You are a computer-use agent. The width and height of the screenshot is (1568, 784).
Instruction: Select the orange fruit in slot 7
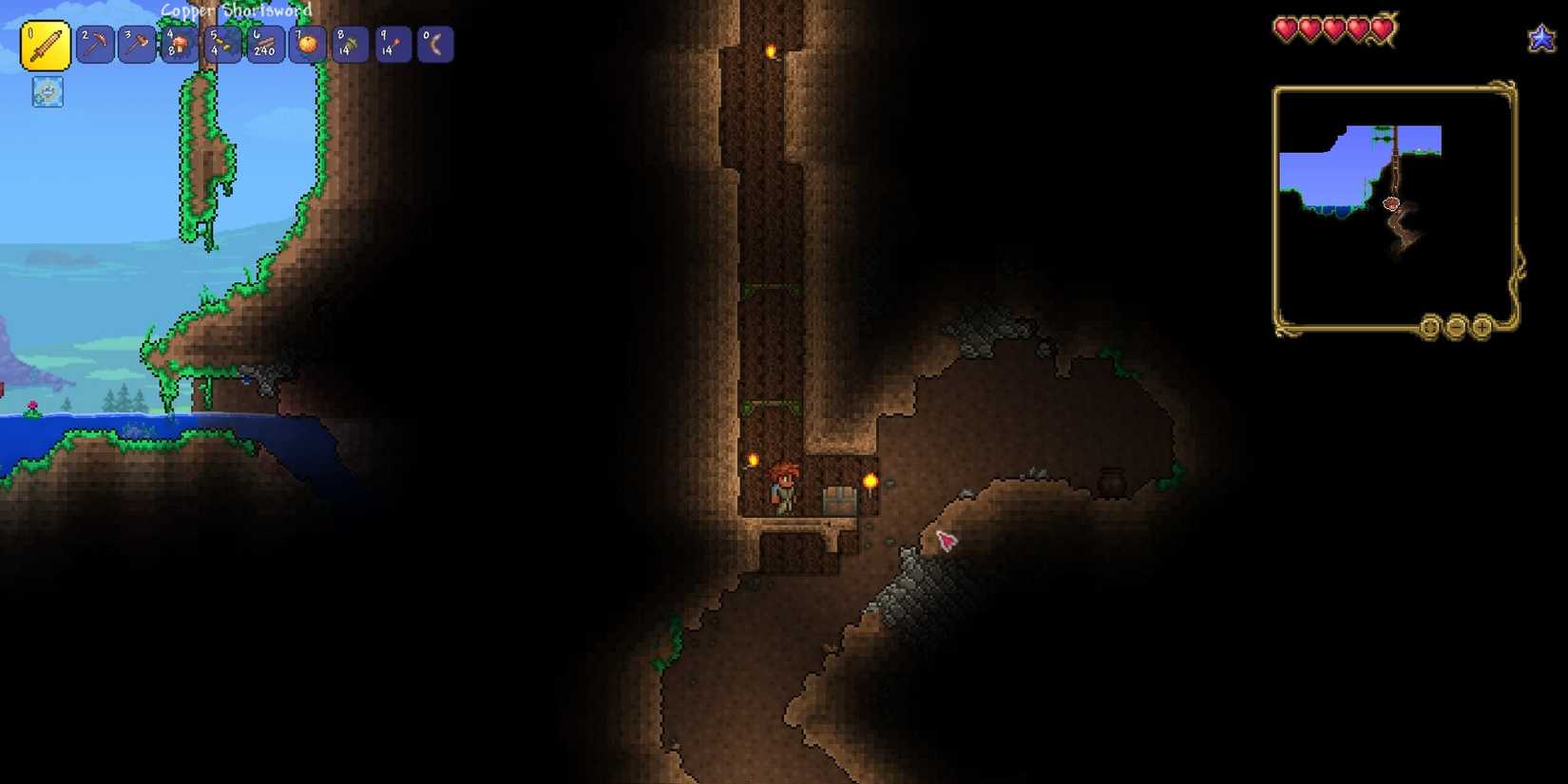click(x=306, y=44)
